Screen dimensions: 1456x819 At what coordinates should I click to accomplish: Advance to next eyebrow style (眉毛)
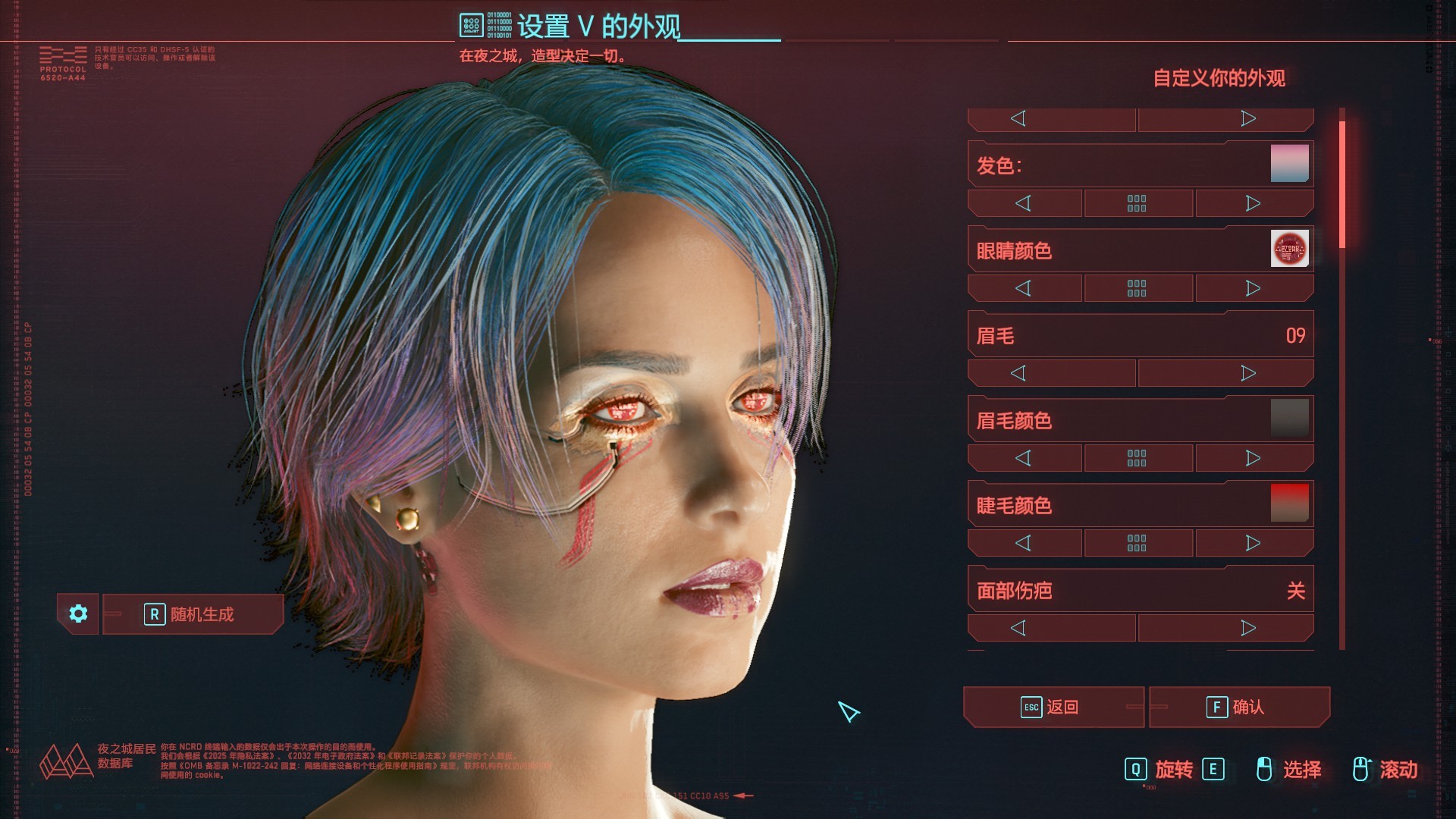click(x=1248, y=373)
